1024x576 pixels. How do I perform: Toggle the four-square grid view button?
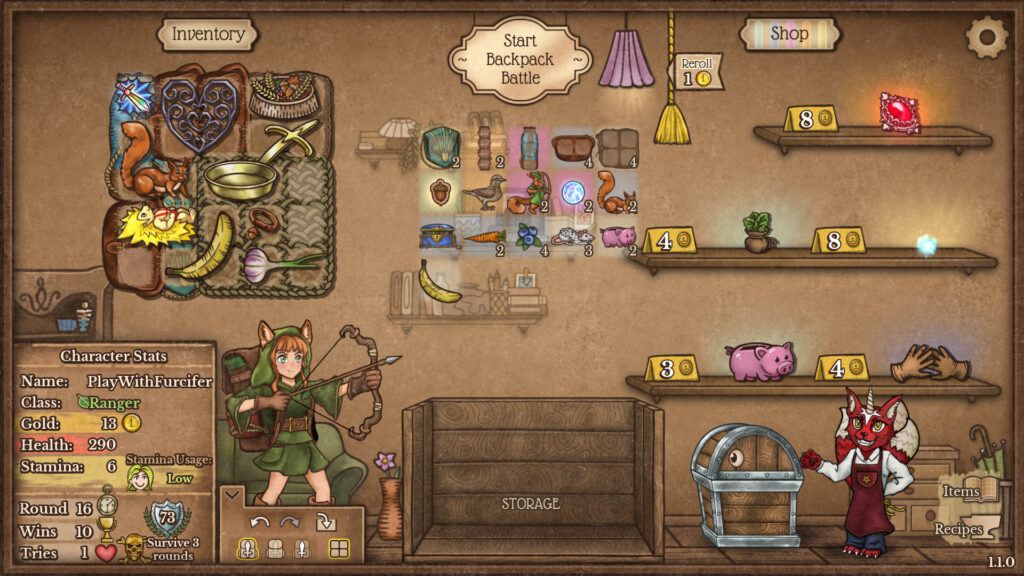339,548
